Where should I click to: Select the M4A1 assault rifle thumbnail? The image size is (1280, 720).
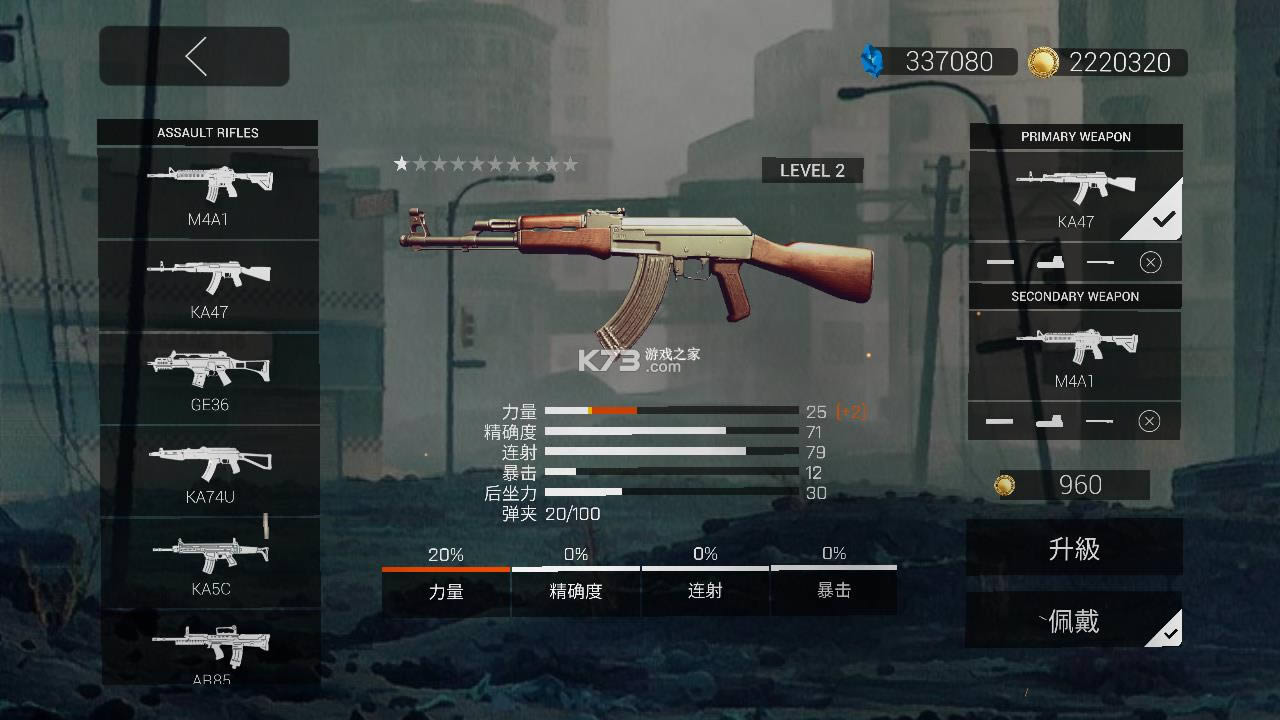(x=208, y=190)
